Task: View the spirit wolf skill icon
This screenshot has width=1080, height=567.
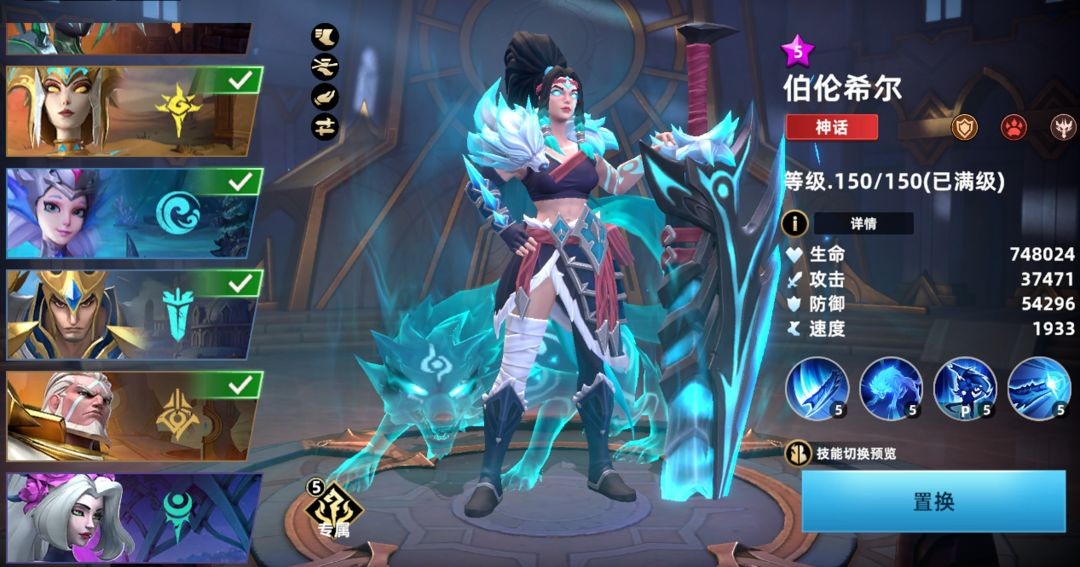Action: (x=891, y=388)
